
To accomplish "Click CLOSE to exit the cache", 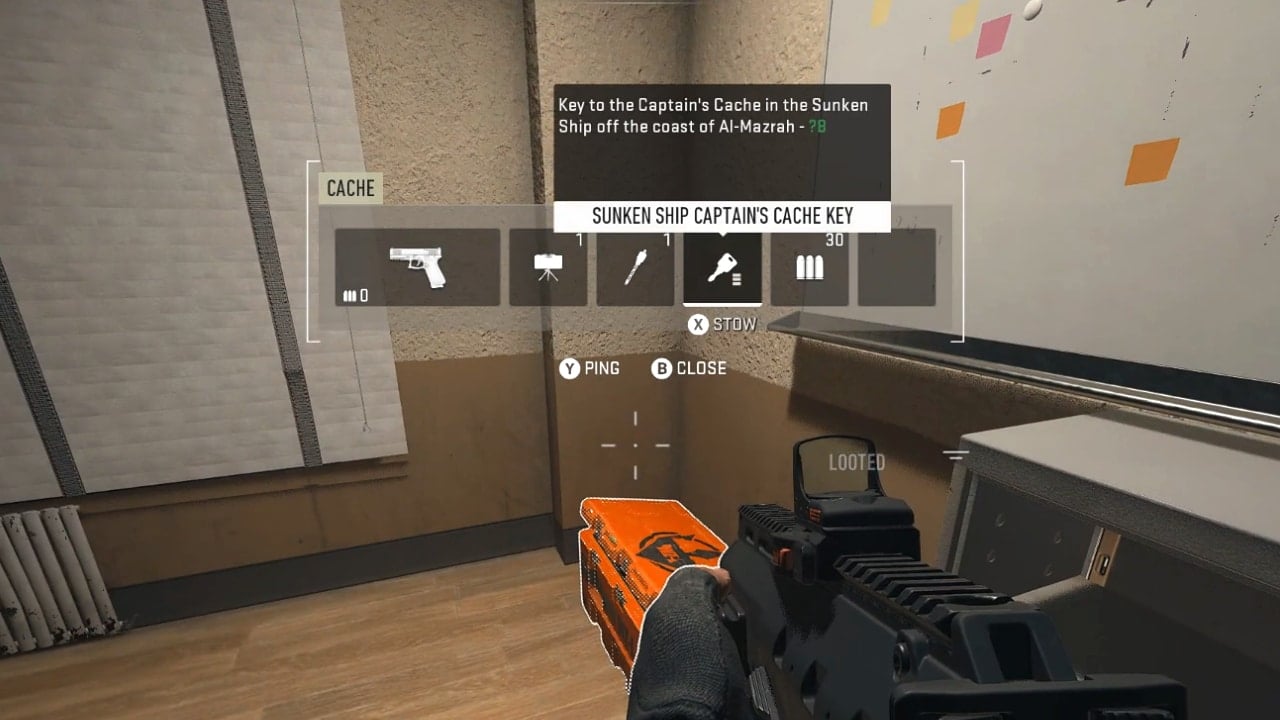I will (703, 368).
